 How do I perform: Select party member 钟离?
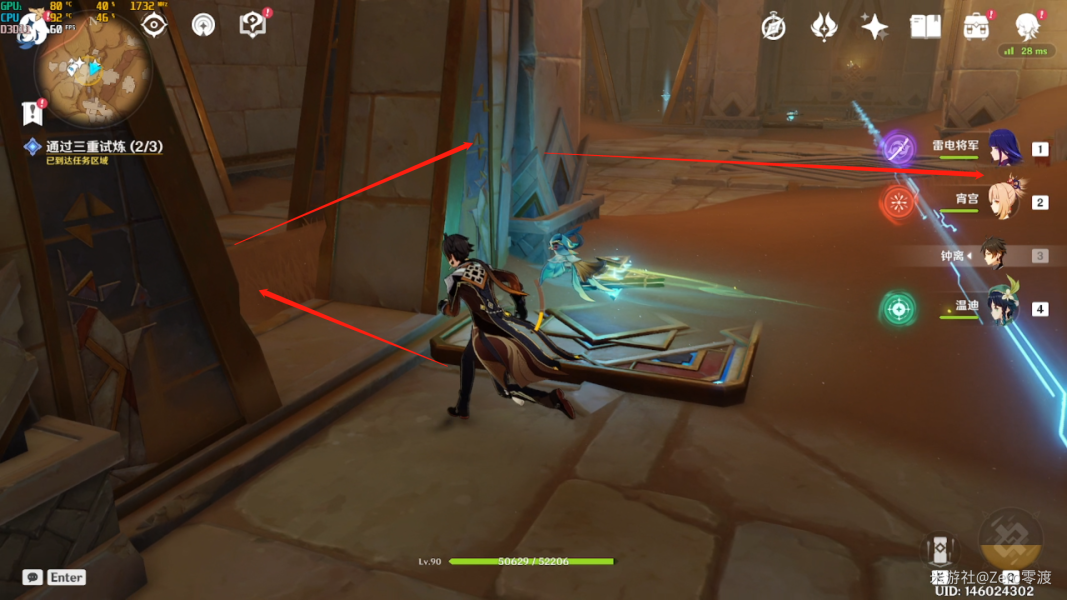pos(993,255)
